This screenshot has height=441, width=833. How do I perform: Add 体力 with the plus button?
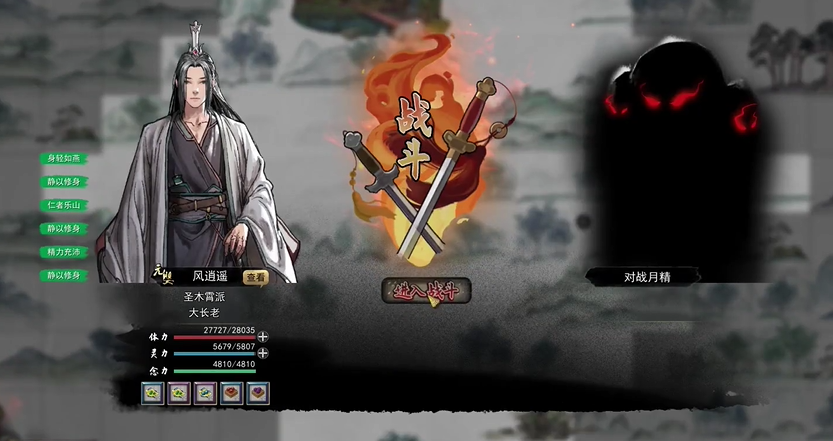pos(263,337)
